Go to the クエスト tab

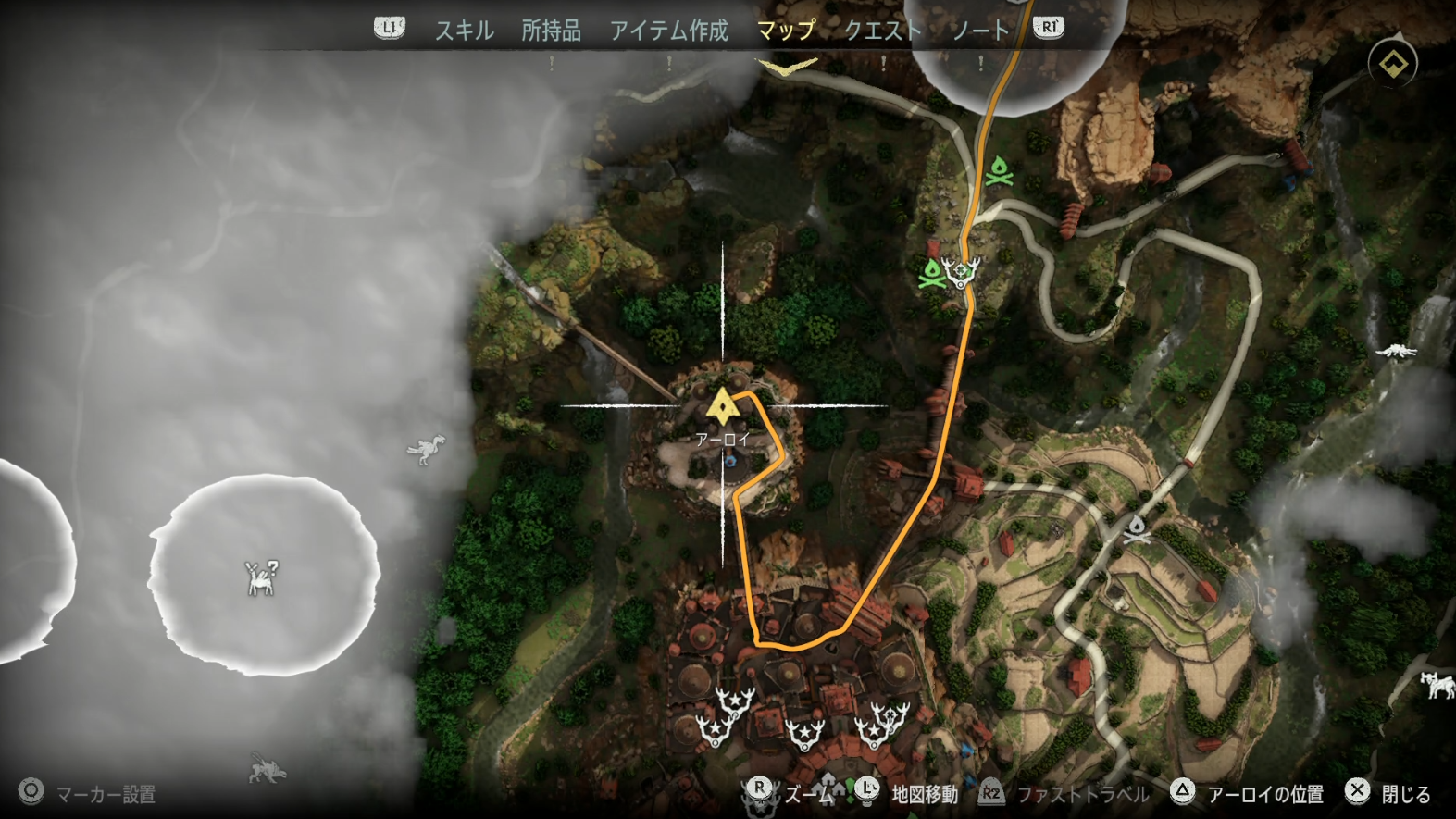point(882,31)
